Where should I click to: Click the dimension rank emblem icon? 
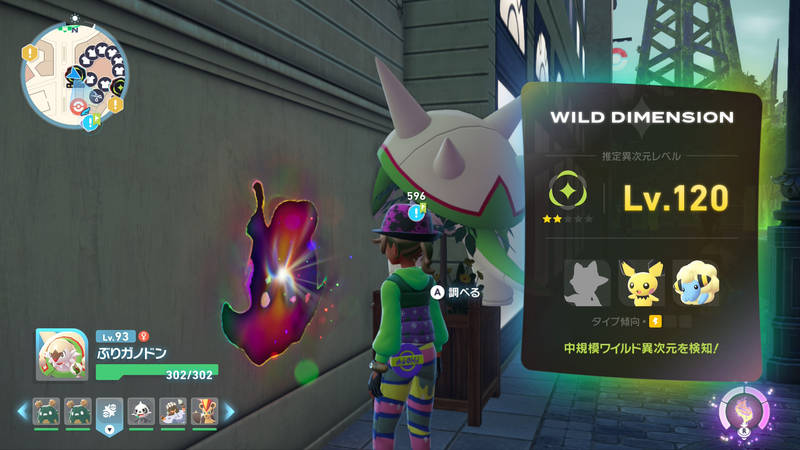[x=567, y=191]
